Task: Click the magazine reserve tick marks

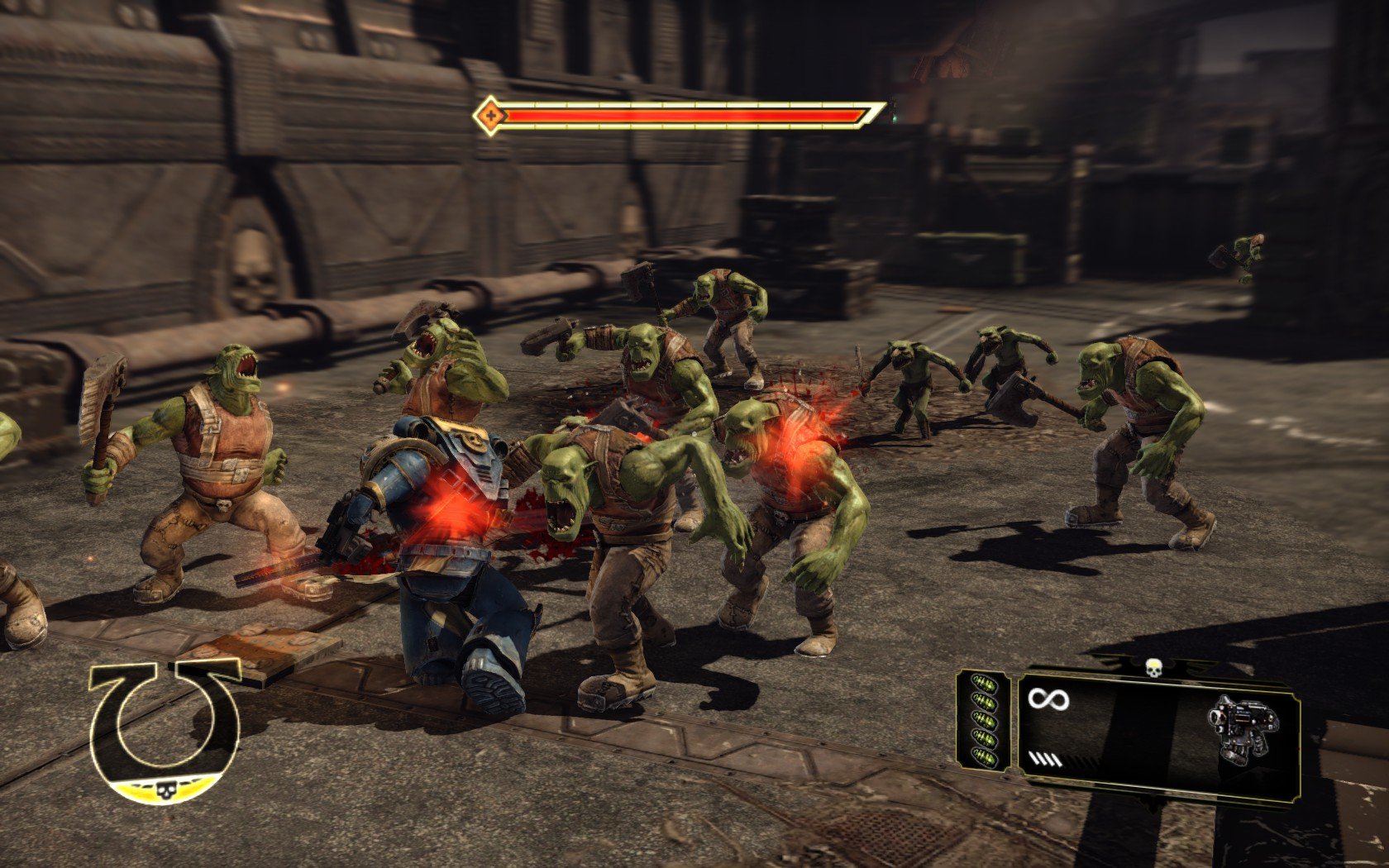Action: click(1044, 761)
